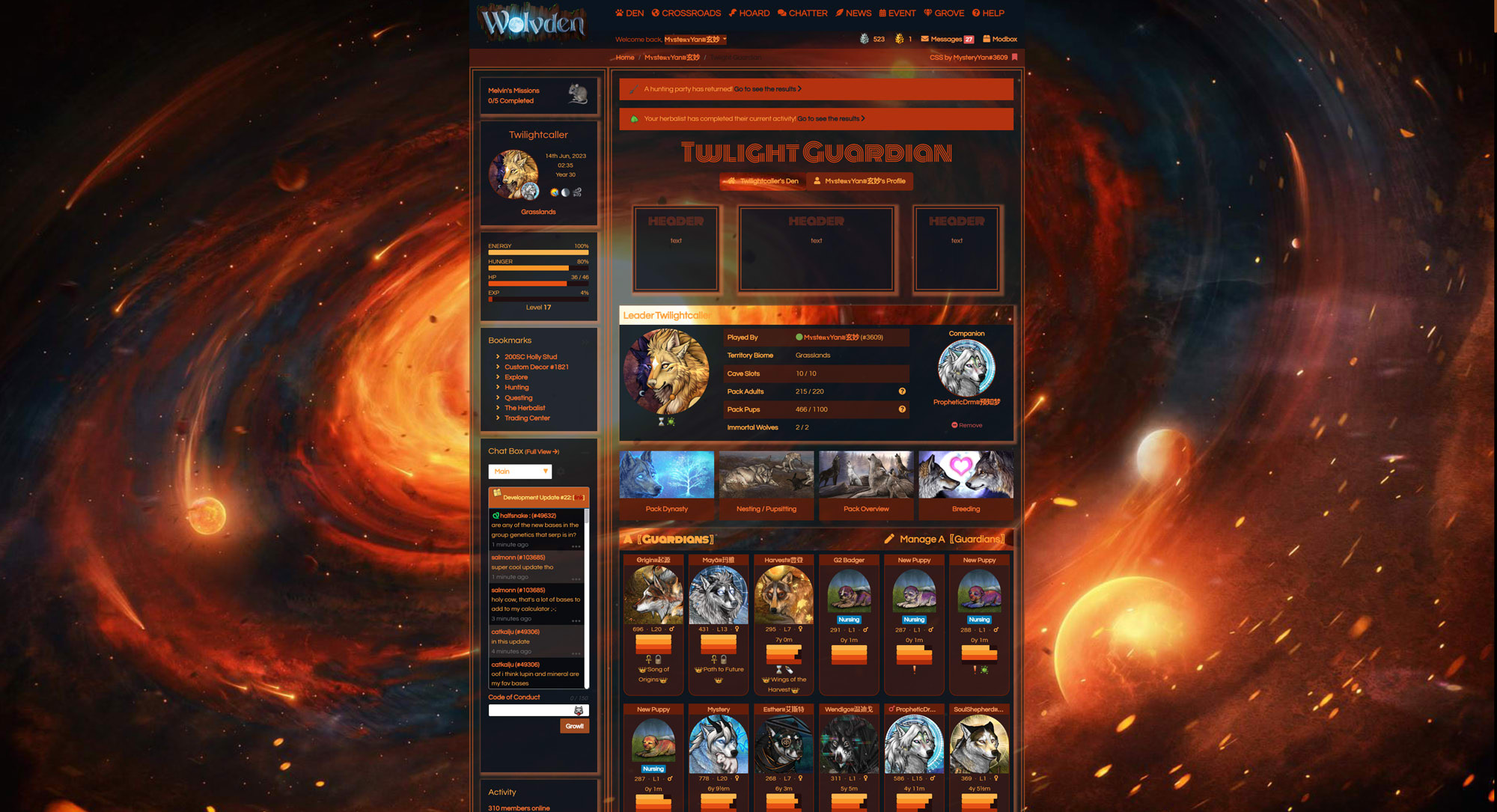Click Remove under the ProphetiсDrm companion
The height and width of the screenshot is (812, 1497).
coord(966,424)
